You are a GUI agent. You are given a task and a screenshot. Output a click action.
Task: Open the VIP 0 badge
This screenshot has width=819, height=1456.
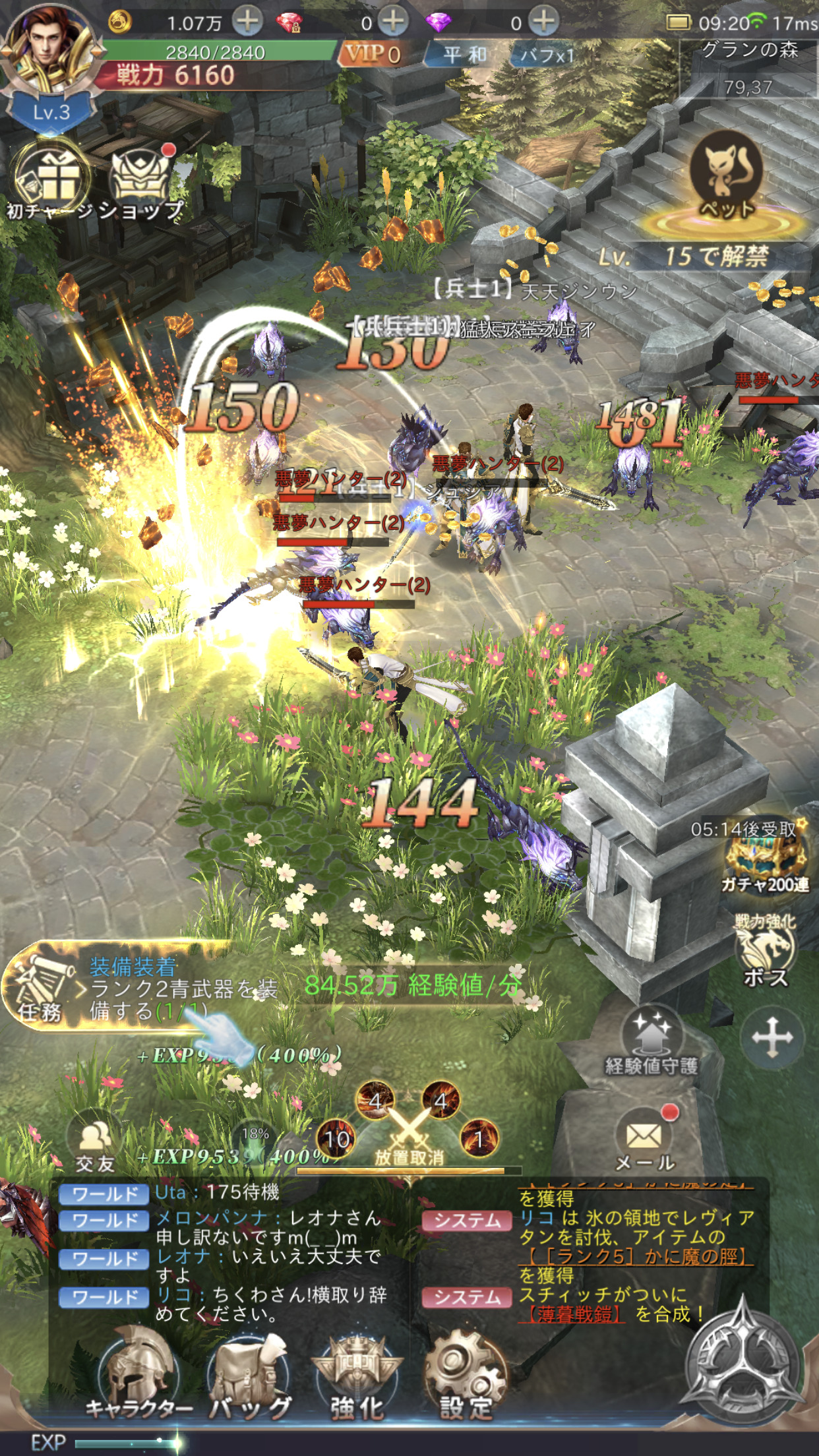pos(372,53)
